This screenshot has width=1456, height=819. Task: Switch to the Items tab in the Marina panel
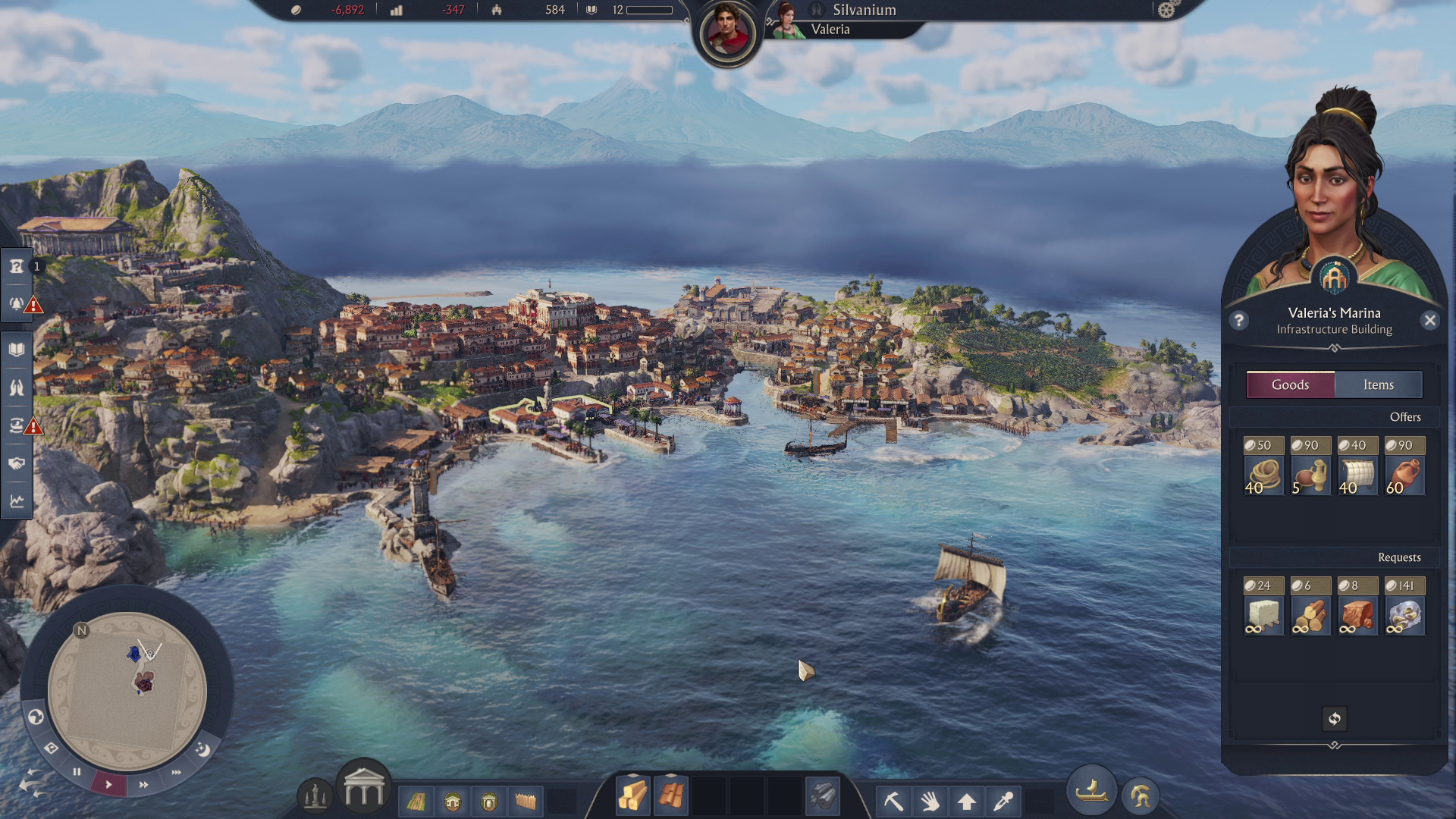point(1379,384)
